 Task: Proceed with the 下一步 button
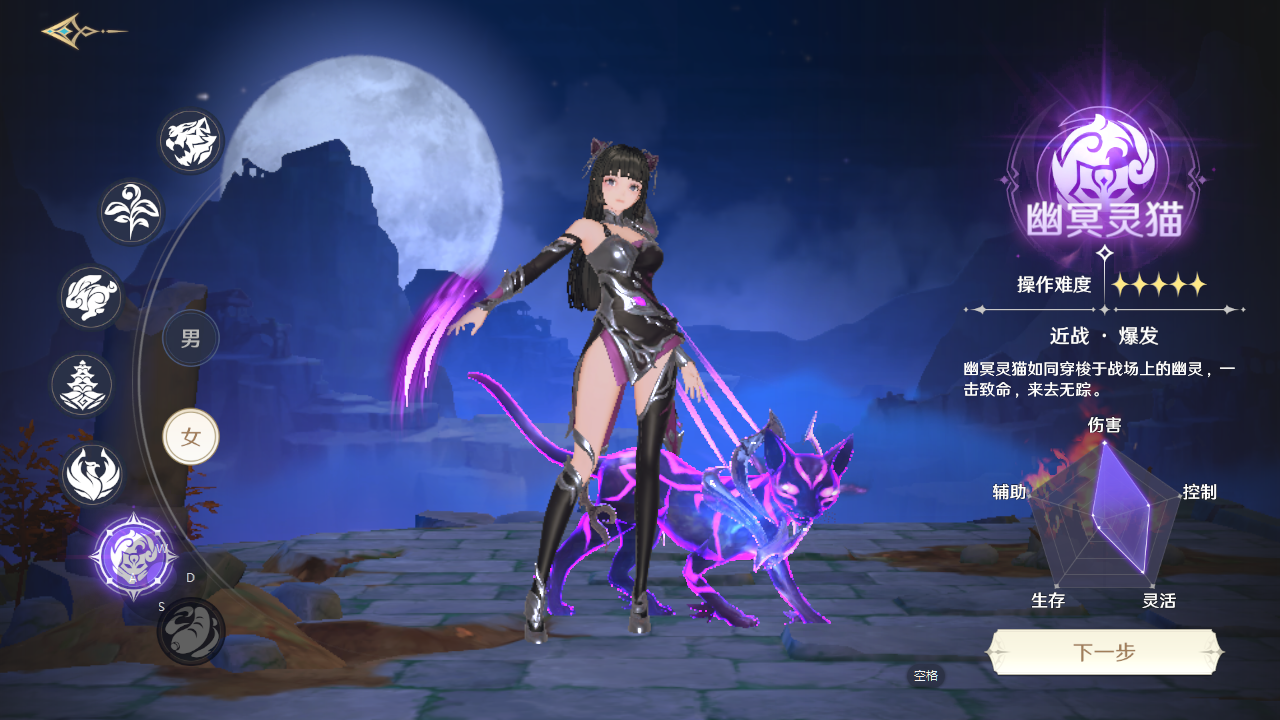pos(1104,653)
